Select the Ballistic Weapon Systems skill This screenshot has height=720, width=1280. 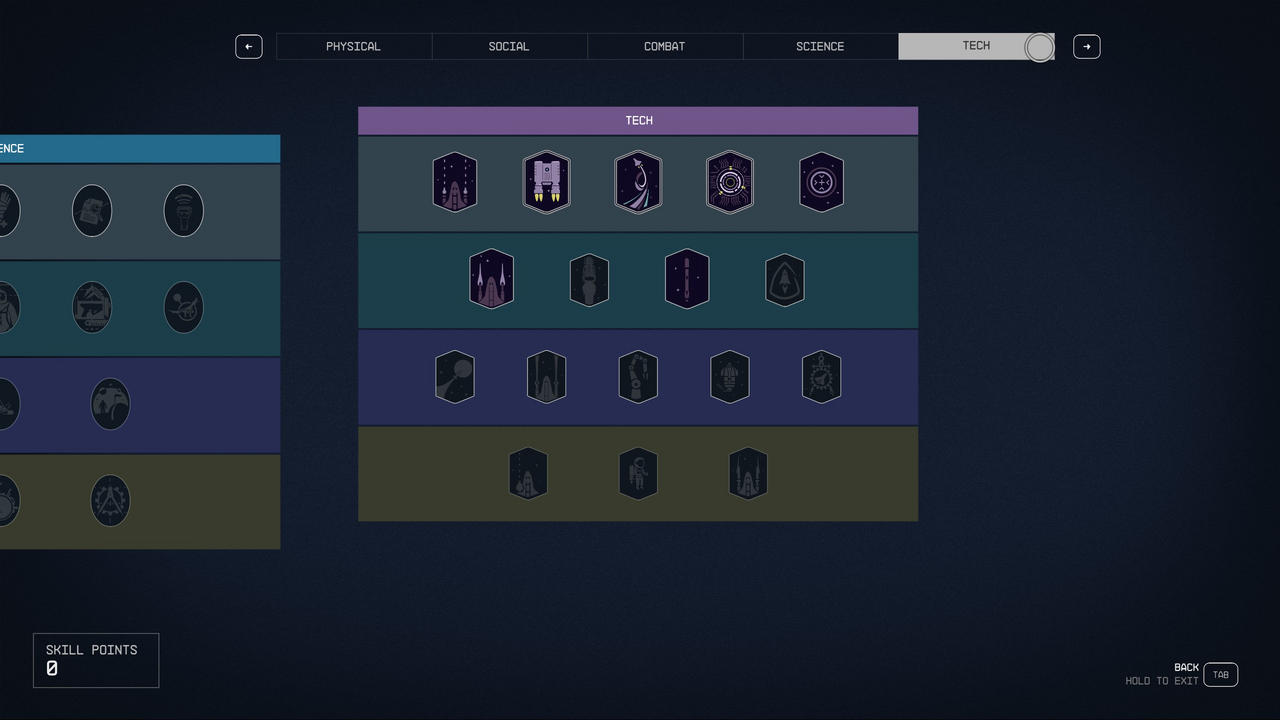pyautogui.click(x=455, y=182)
